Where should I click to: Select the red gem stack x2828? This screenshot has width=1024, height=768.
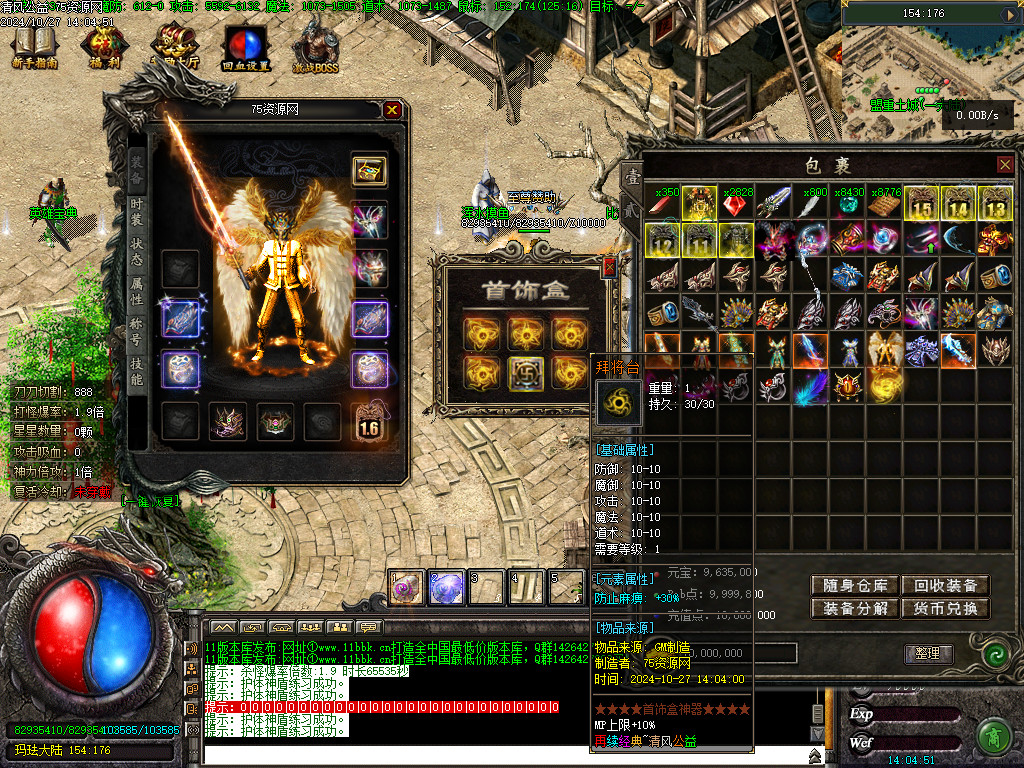click(736, 205)
